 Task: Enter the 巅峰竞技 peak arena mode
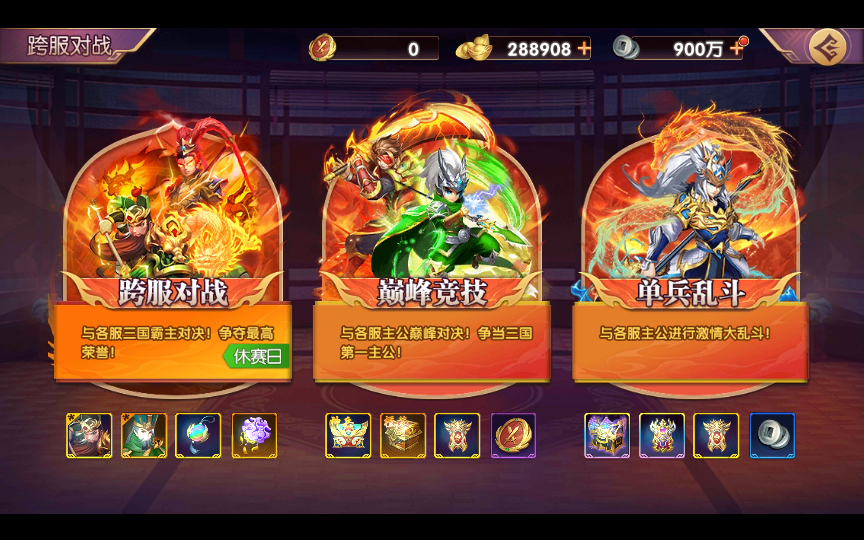(431, 290)
